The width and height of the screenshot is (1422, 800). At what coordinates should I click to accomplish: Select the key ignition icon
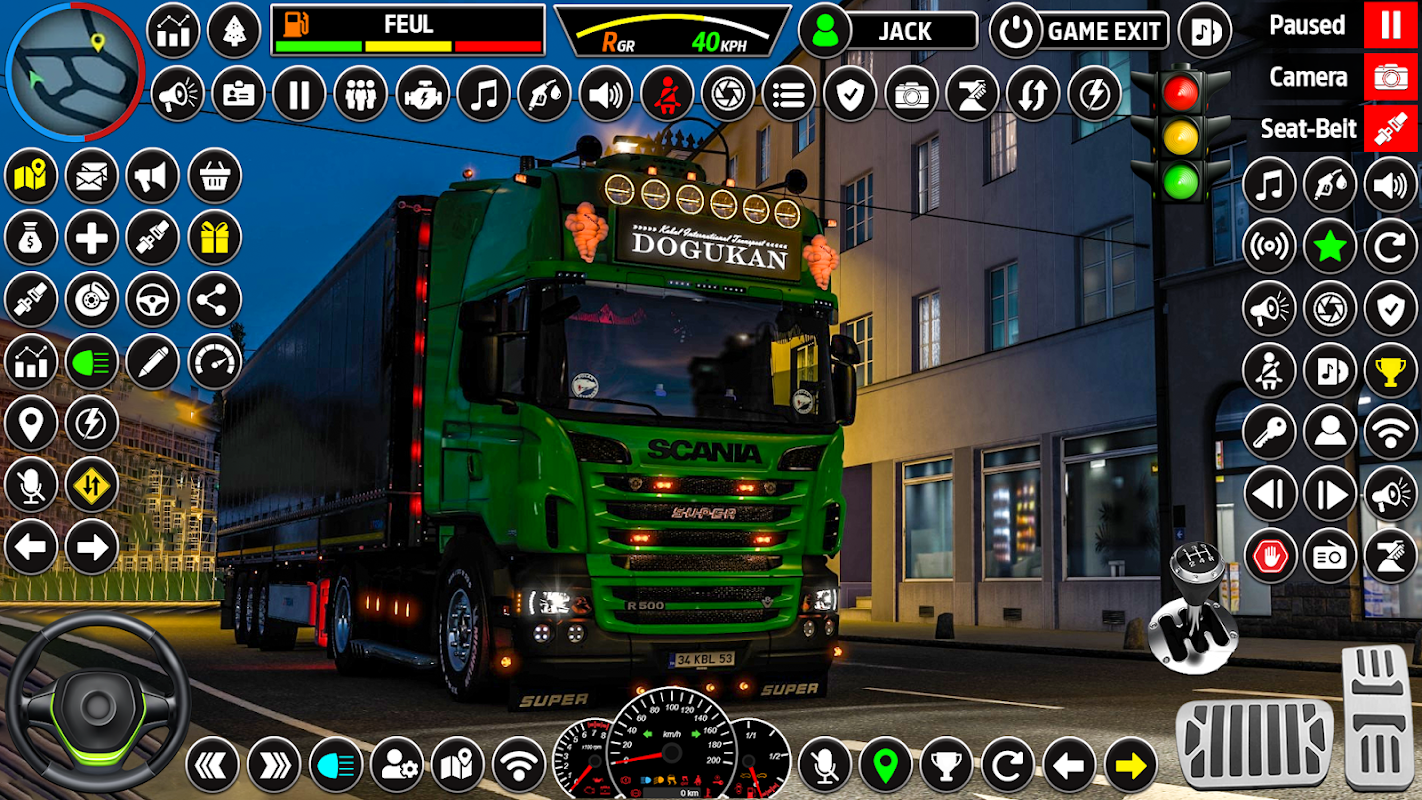[1270, 432]
